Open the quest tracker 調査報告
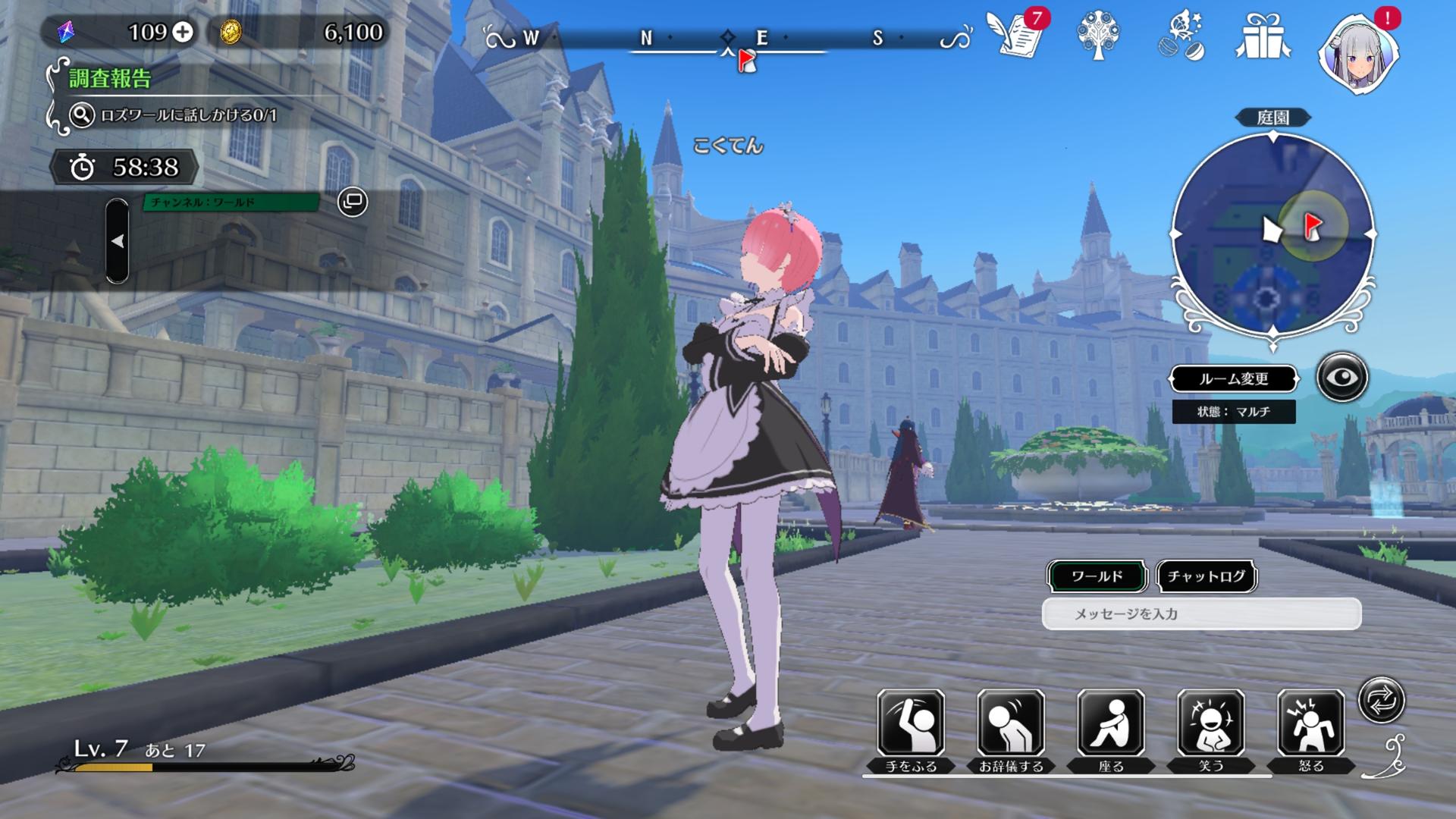This screenshot has width=1456, height=819. [110, 79]
